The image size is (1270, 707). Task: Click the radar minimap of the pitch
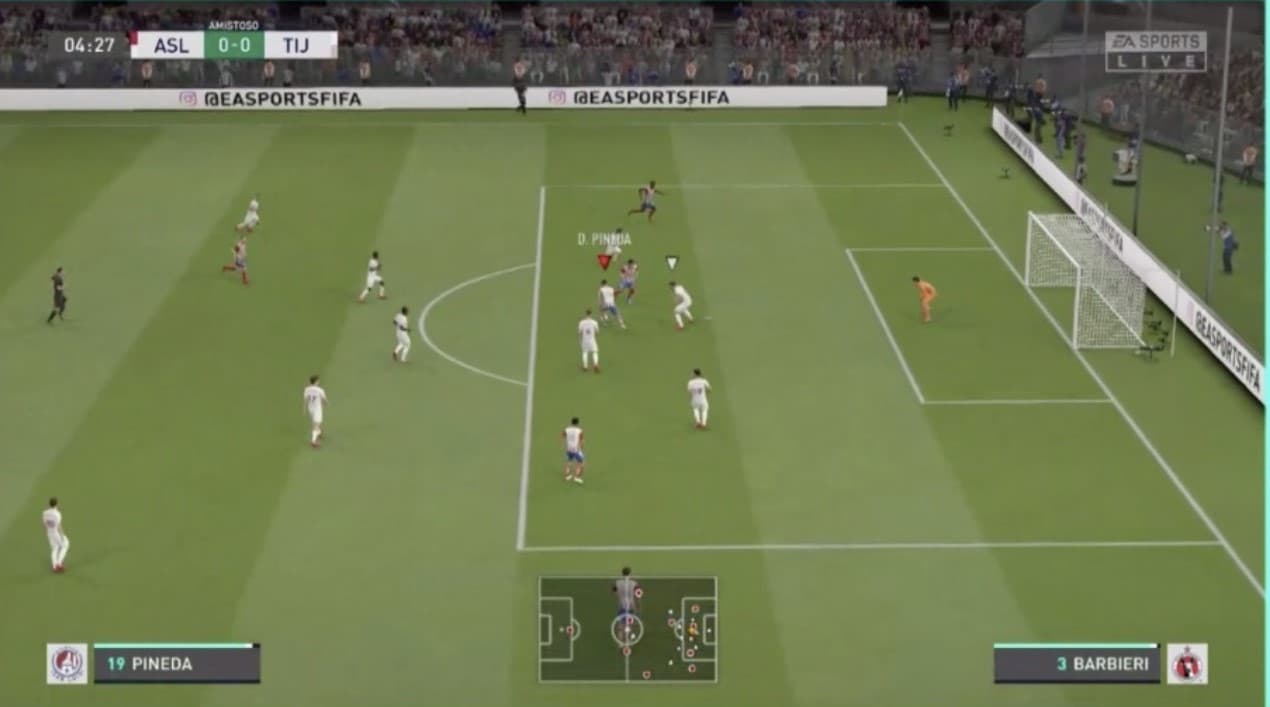(x=628, y=629)
